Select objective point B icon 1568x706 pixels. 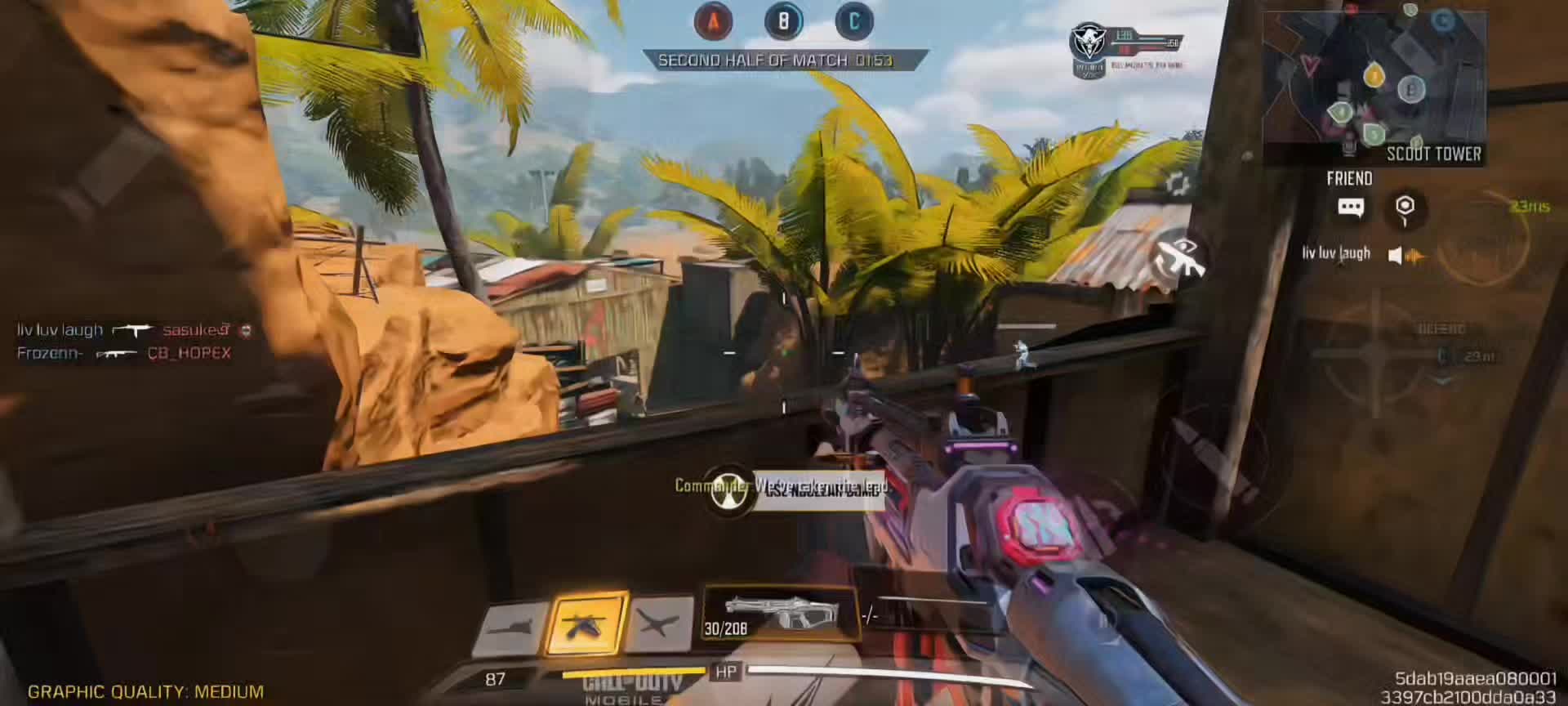pyautogui.click(x=783, y=21)
